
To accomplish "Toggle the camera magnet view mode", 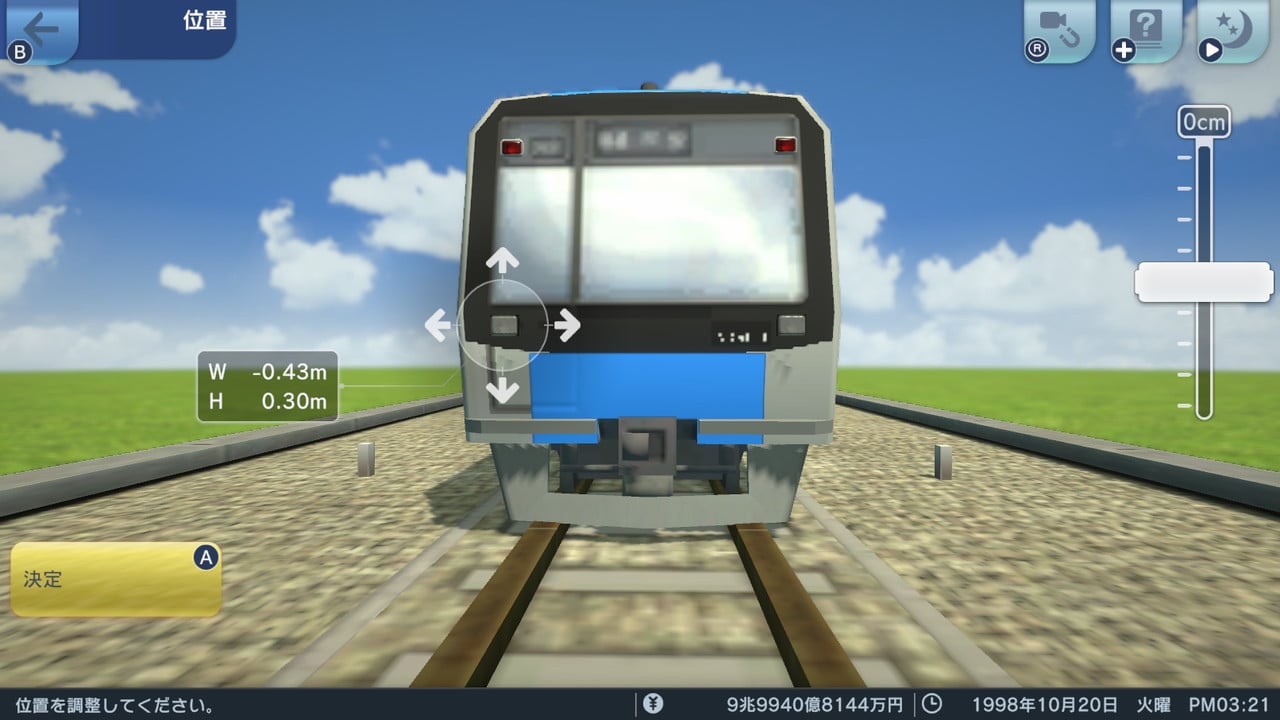I will click(1055, 25).
